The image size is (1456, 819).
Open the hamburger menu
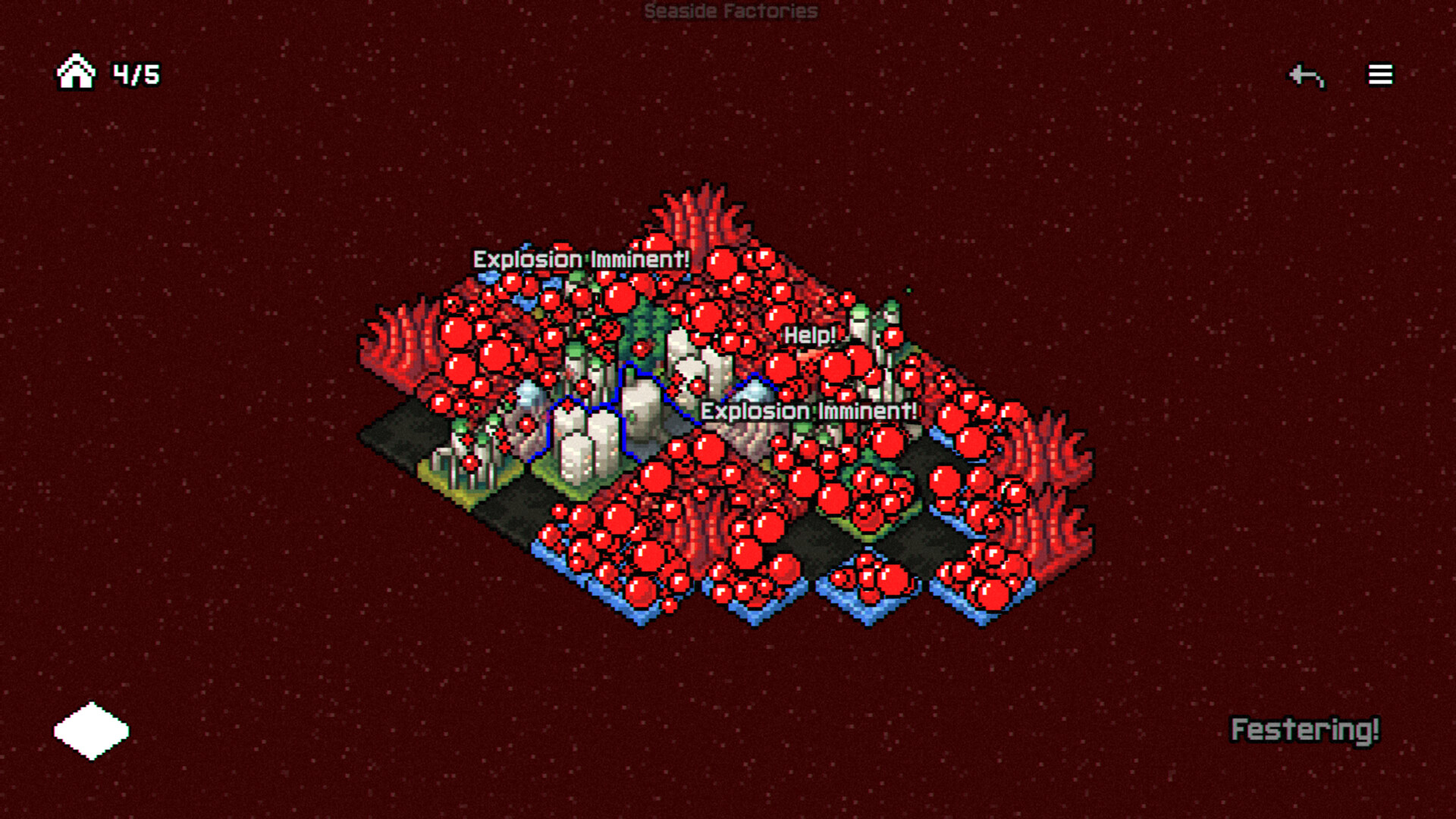coord(1380,74)
